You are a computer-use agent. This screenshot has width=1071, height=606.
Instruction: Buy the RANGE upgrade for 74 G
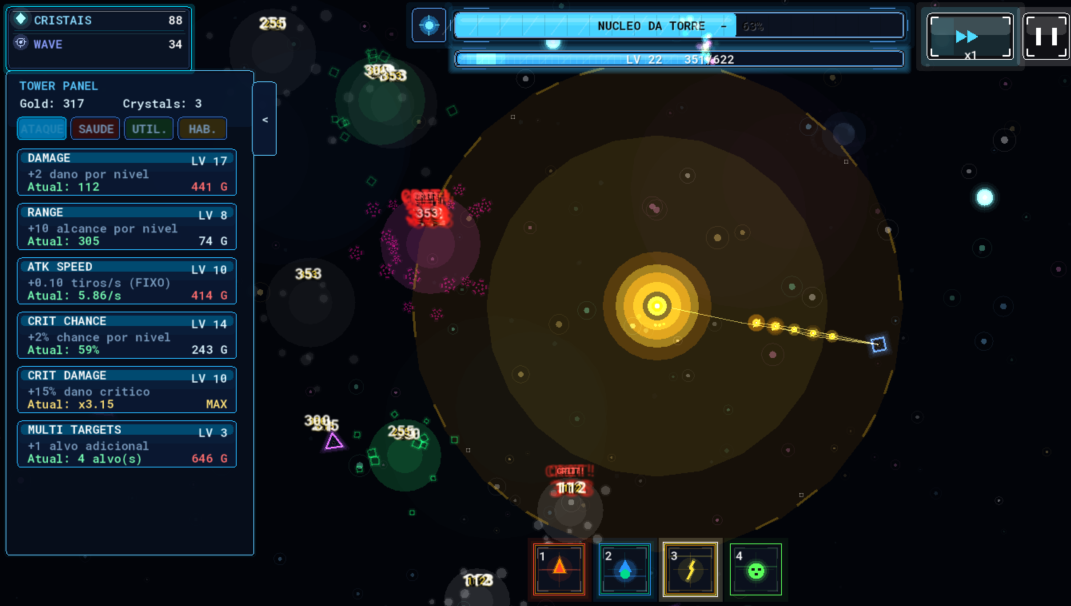127,227
